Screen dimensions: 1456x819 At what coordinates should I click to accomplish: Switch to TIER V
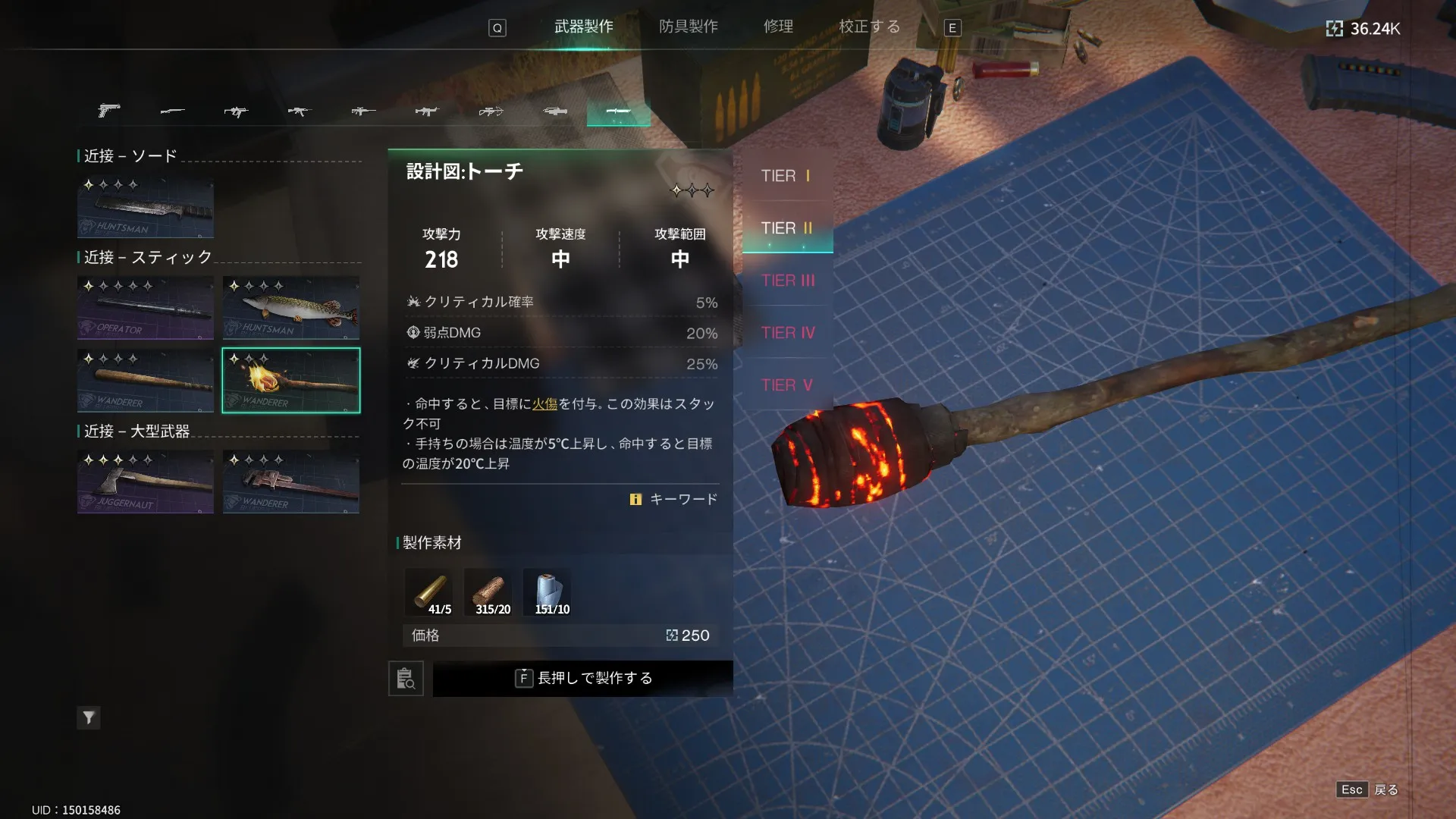coord(786,385)
